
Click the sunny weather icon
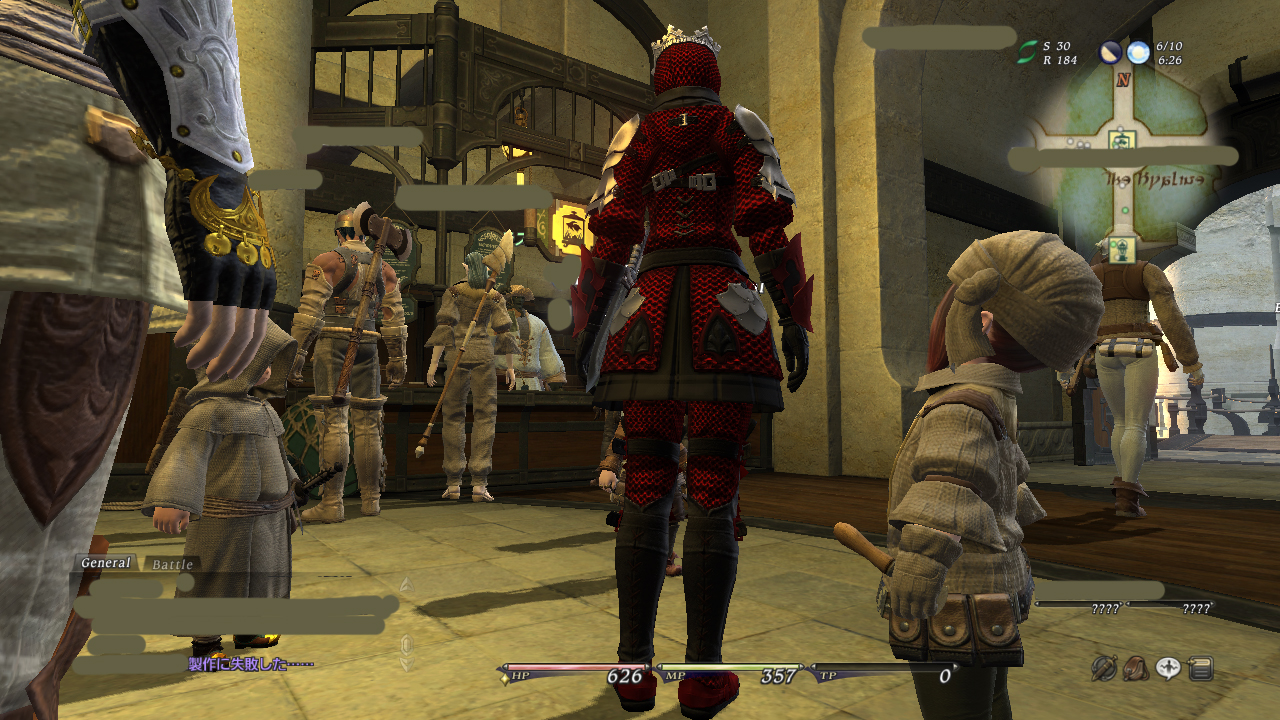[x=1138, y=52]
